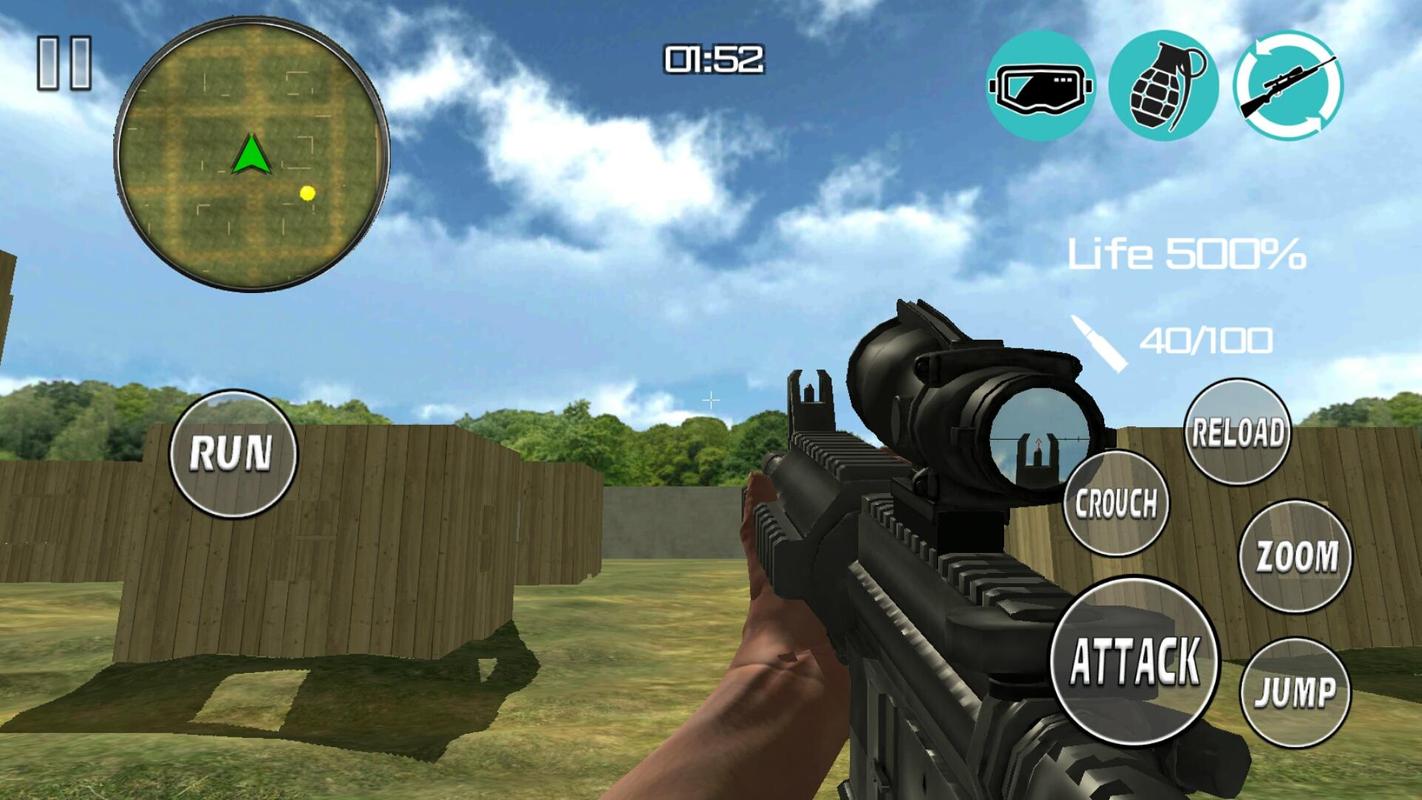The height and width of the screenshot is (800, 1422).
Task: Hit the JUMP button
Action: (1295, 692)
